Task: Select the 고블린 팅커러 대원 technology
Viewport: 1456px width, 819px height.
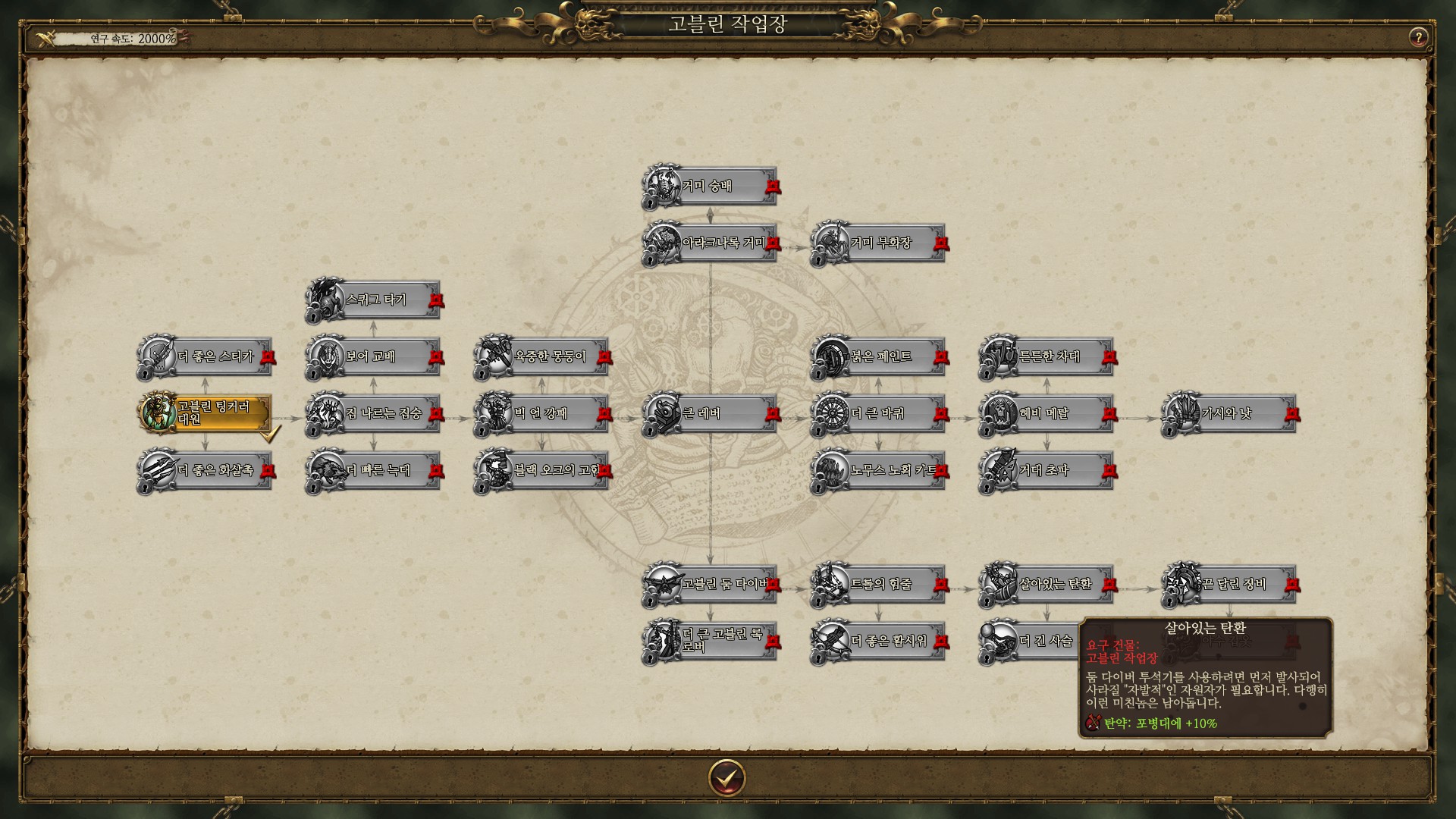Action: (206, 413)
